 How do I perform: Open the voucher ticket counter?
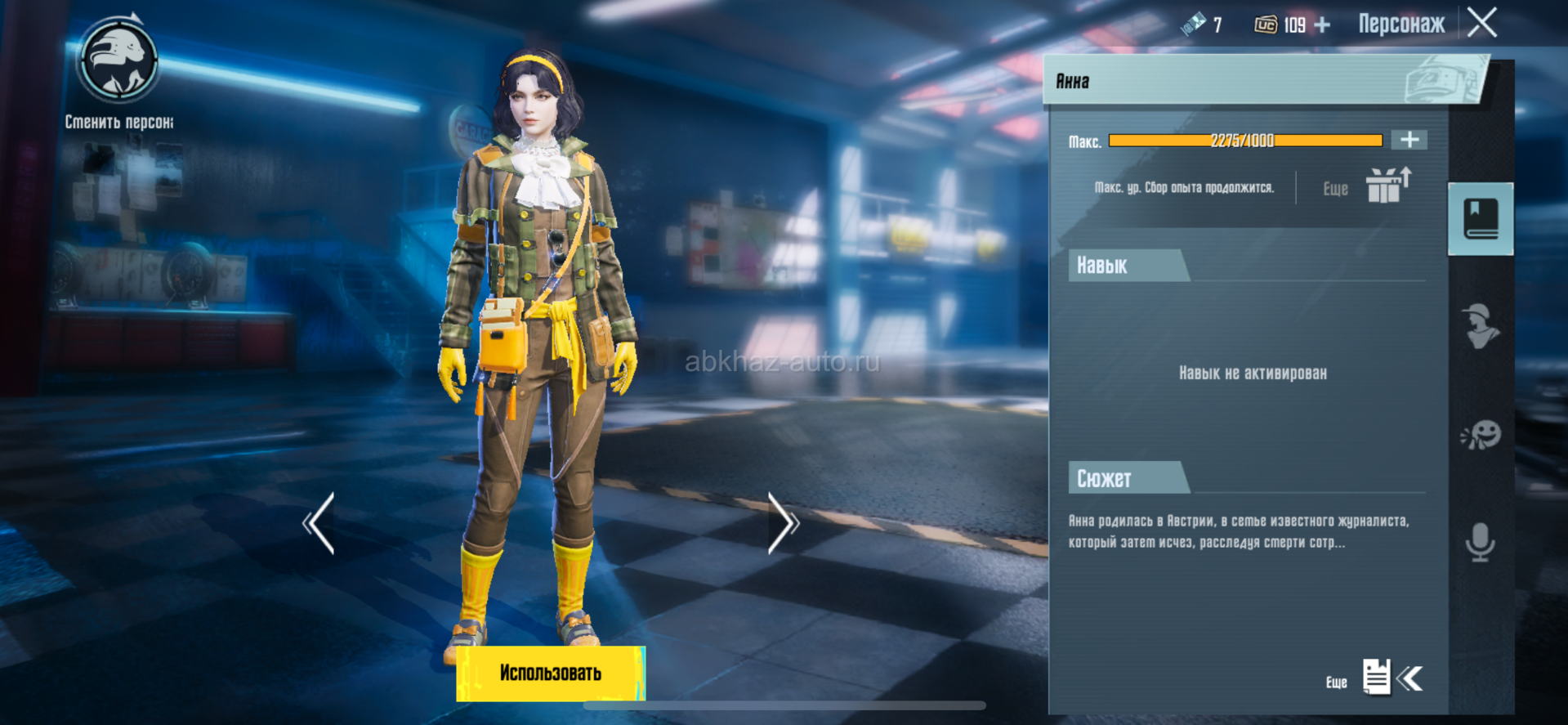pyautogui.click(x=1200, y=25)
